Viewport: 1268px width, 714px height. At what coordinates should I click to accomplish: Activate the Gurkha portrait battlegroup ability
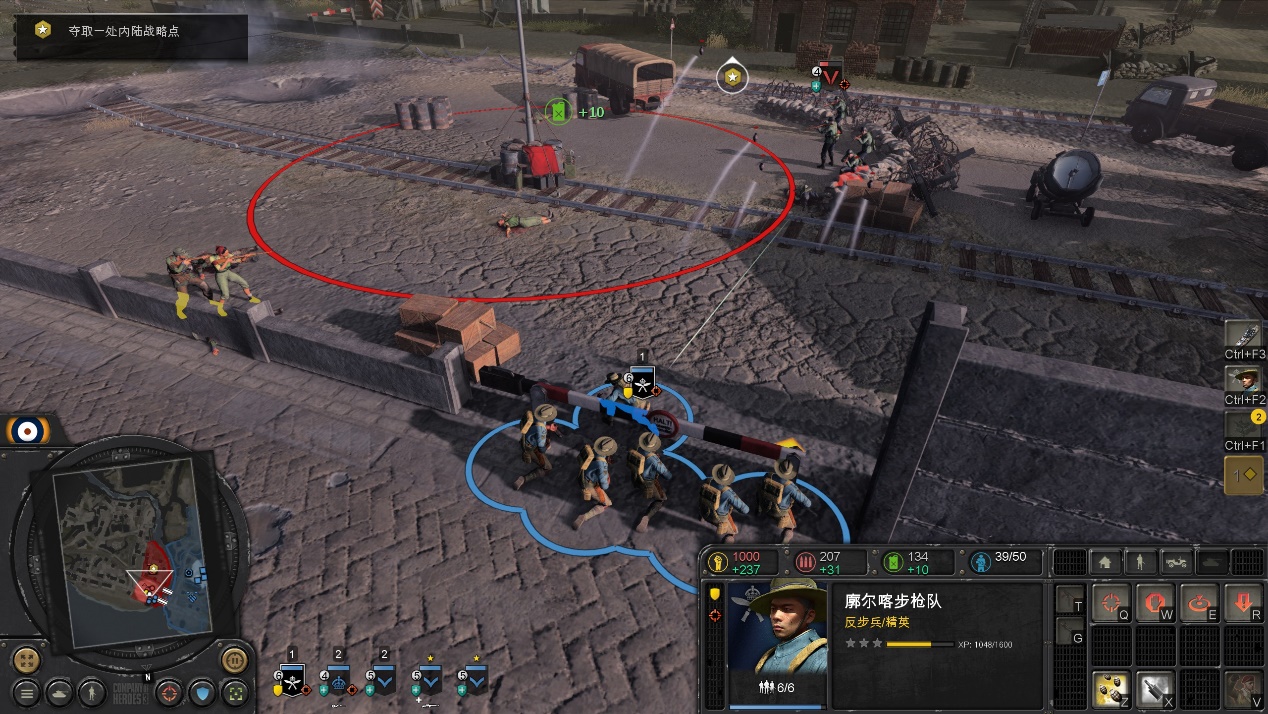[1244, 379]
